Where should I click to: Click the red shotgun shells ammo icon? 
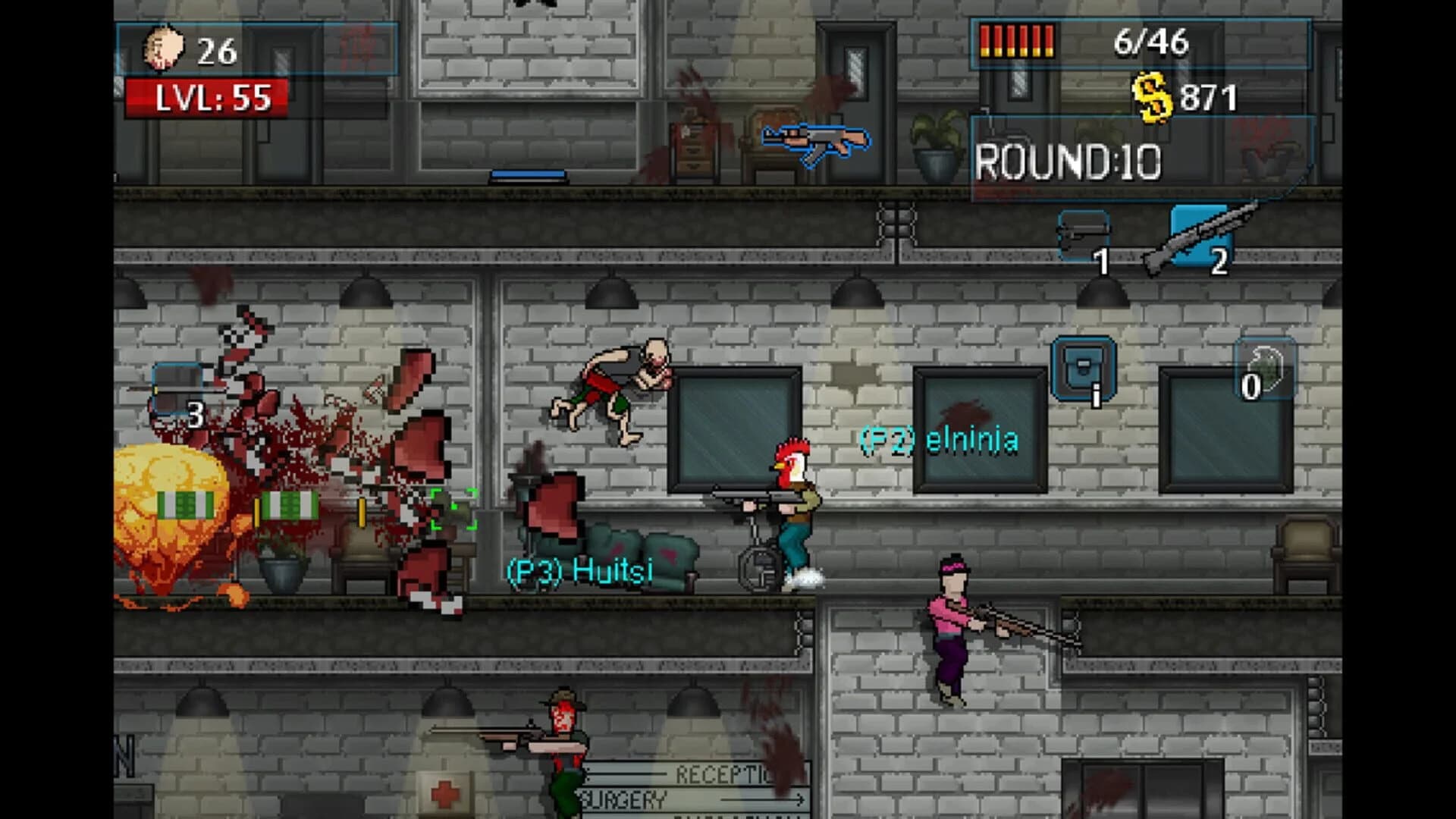(x=1016, y=42)
